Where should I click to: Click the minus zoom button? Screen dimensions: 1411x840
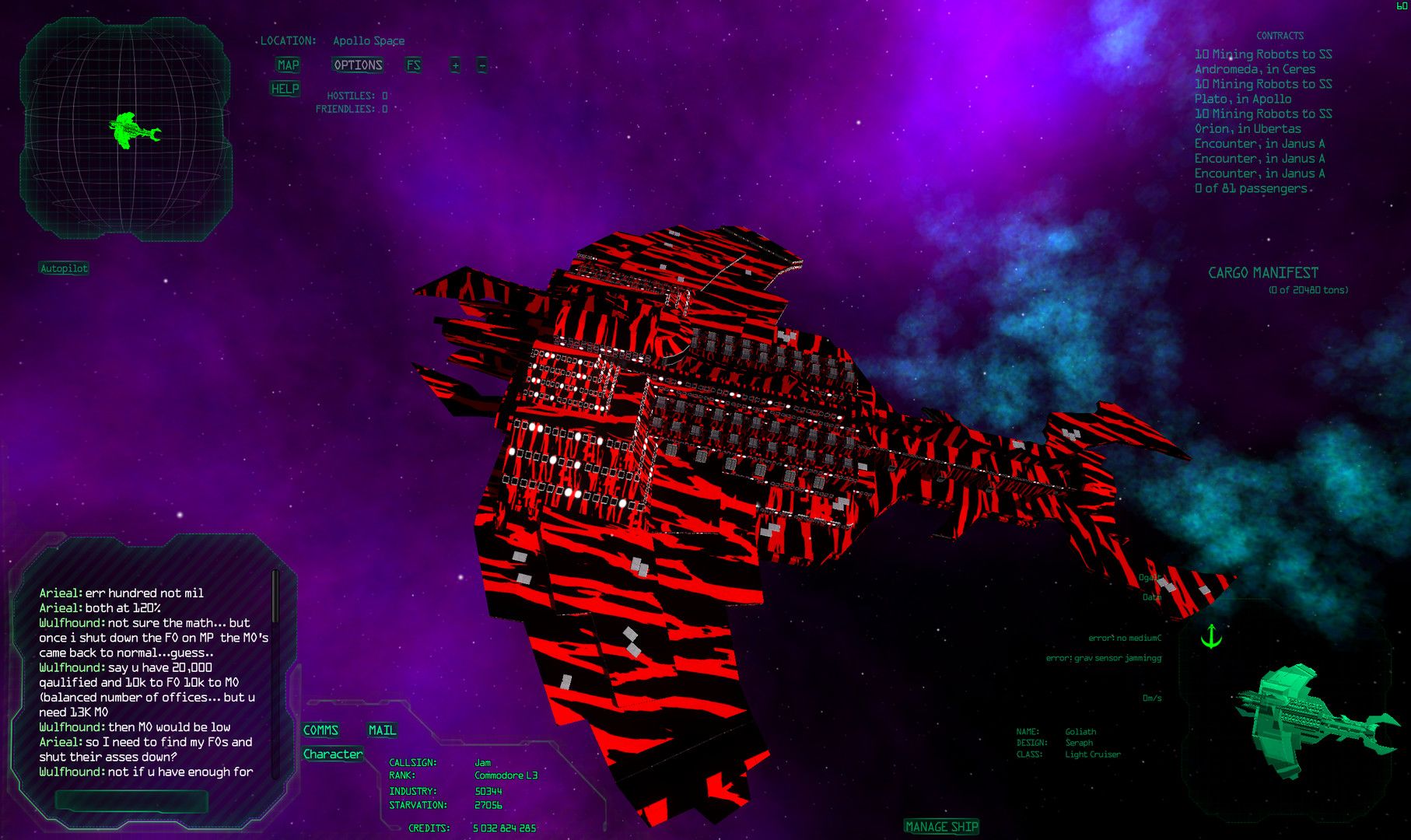click(x=481, y=65)
